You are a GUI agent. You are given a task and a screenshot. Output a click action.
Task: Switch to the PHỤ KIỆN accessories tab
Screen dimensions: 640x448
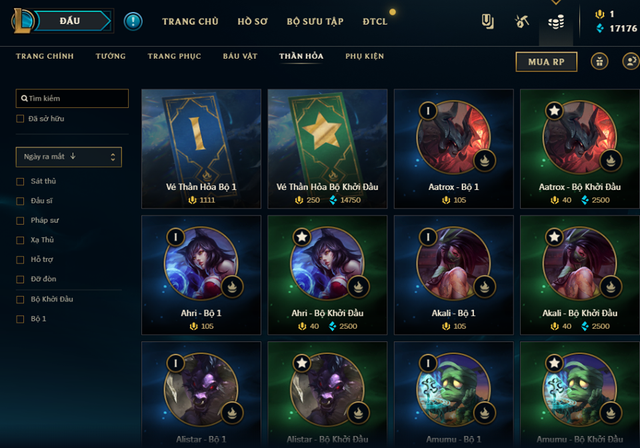pyautogui.click(x=364, y=57)
